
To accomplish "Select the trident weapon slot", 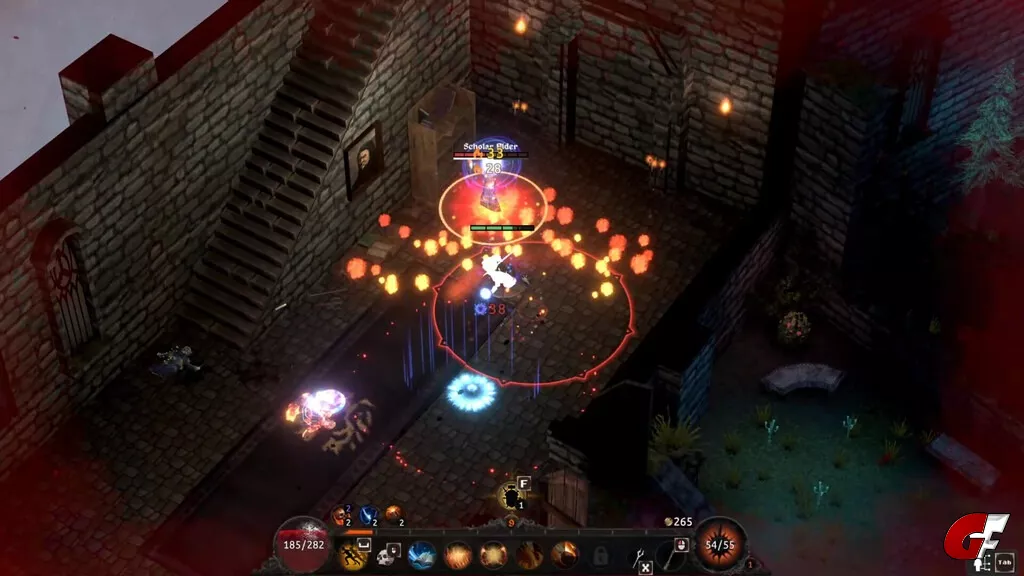I will [x=638, y=553].
